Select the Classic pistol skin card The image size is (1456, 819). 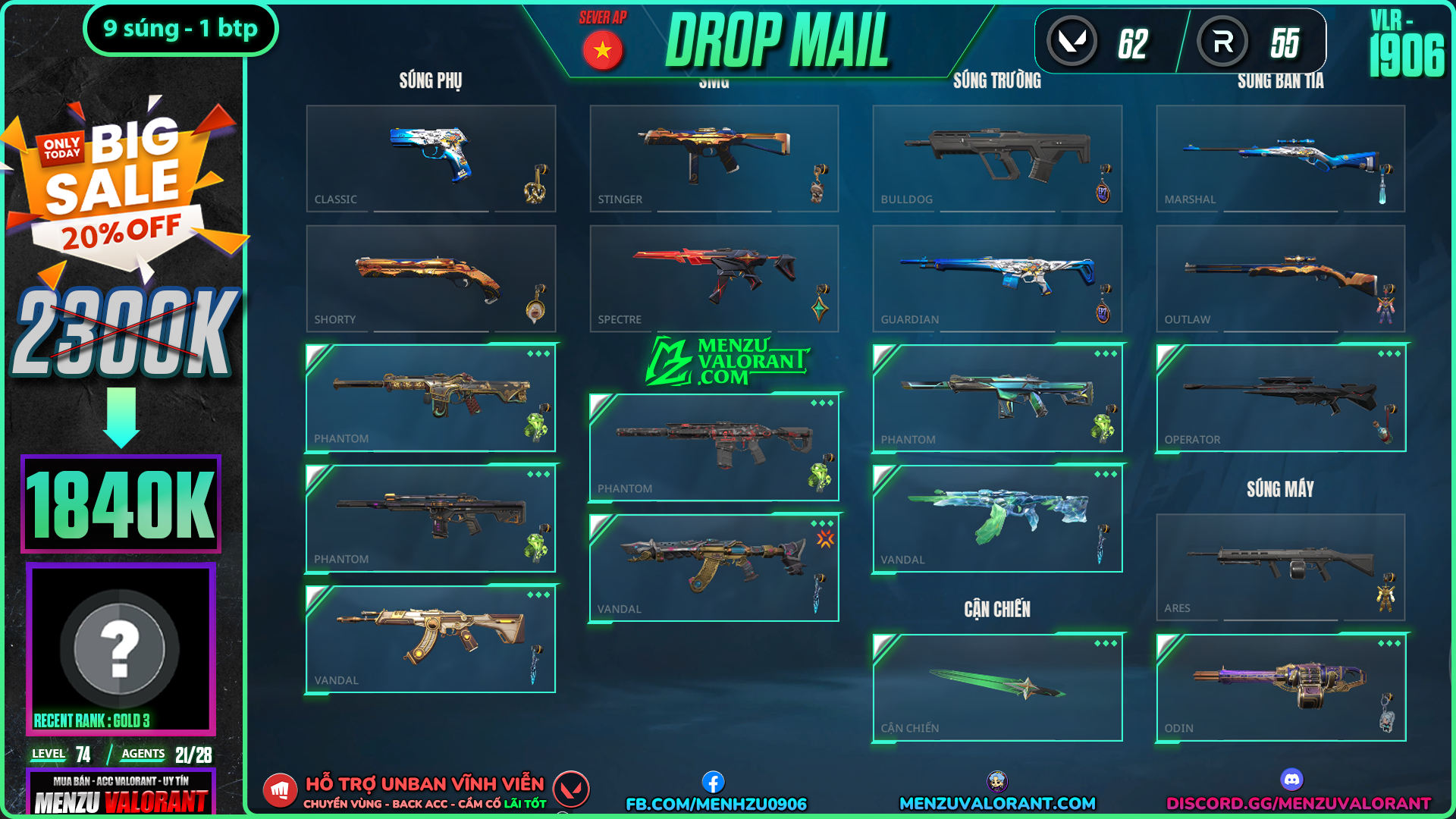[431, 158]
